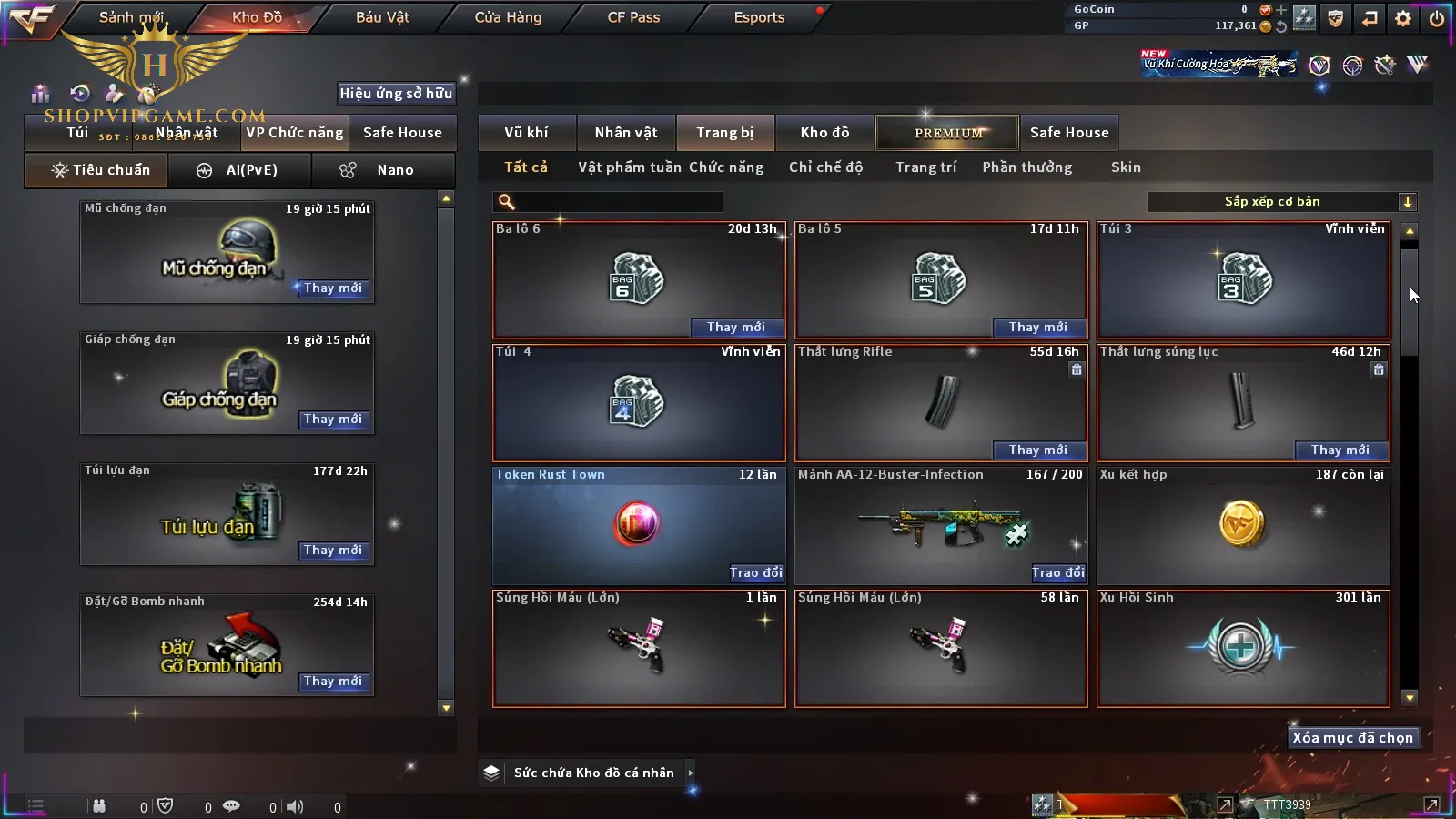Screen dimensions: 1456x819
Task: Open the PREMIUM inventory tab
Action: [x=947, y=133]
